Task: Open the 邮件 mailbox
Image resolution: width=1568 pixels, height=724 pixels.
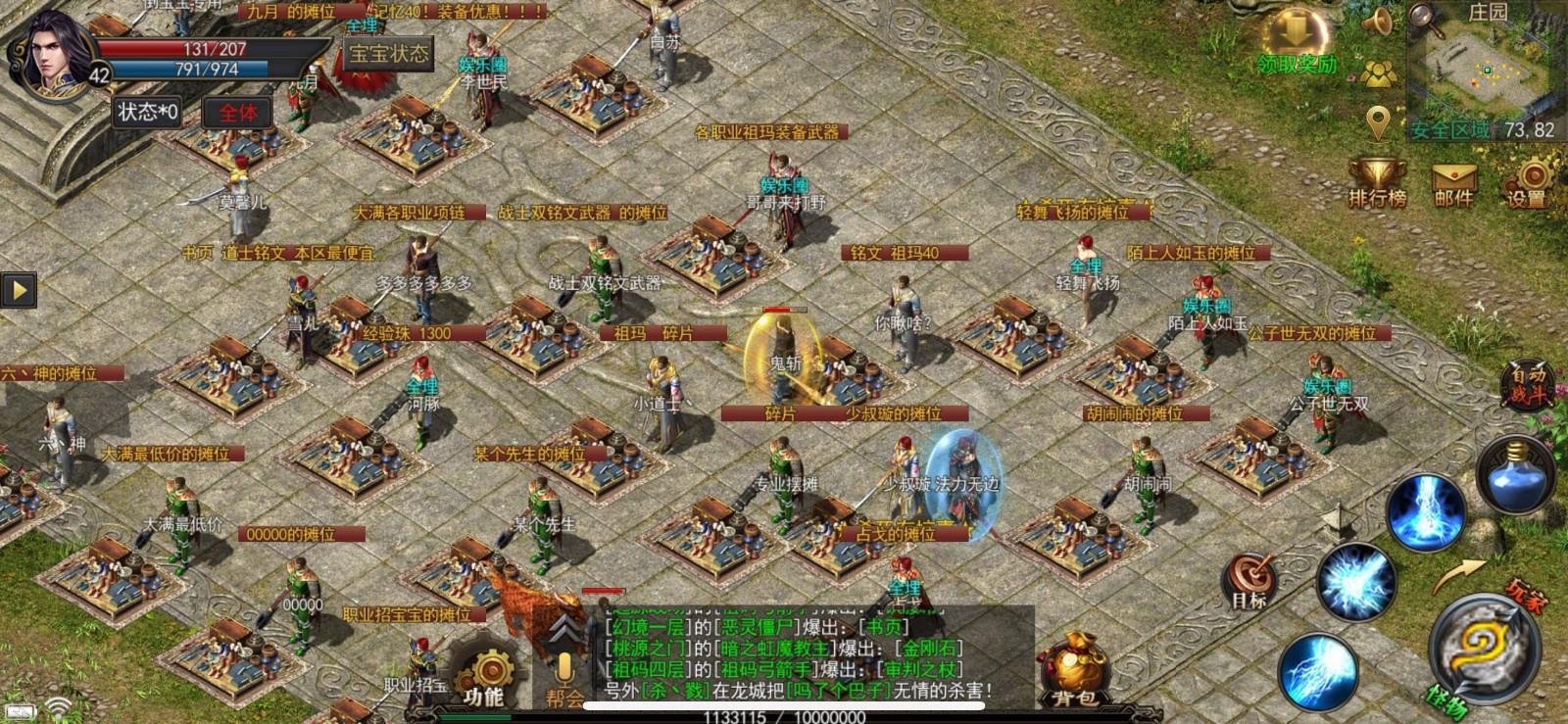Action: tap(1453, 183)
